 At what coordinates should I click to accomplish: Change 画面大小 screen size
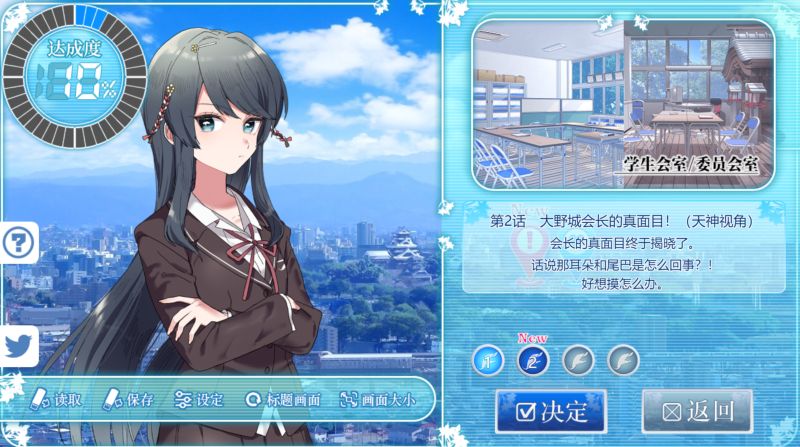click(x=377, y=400)
